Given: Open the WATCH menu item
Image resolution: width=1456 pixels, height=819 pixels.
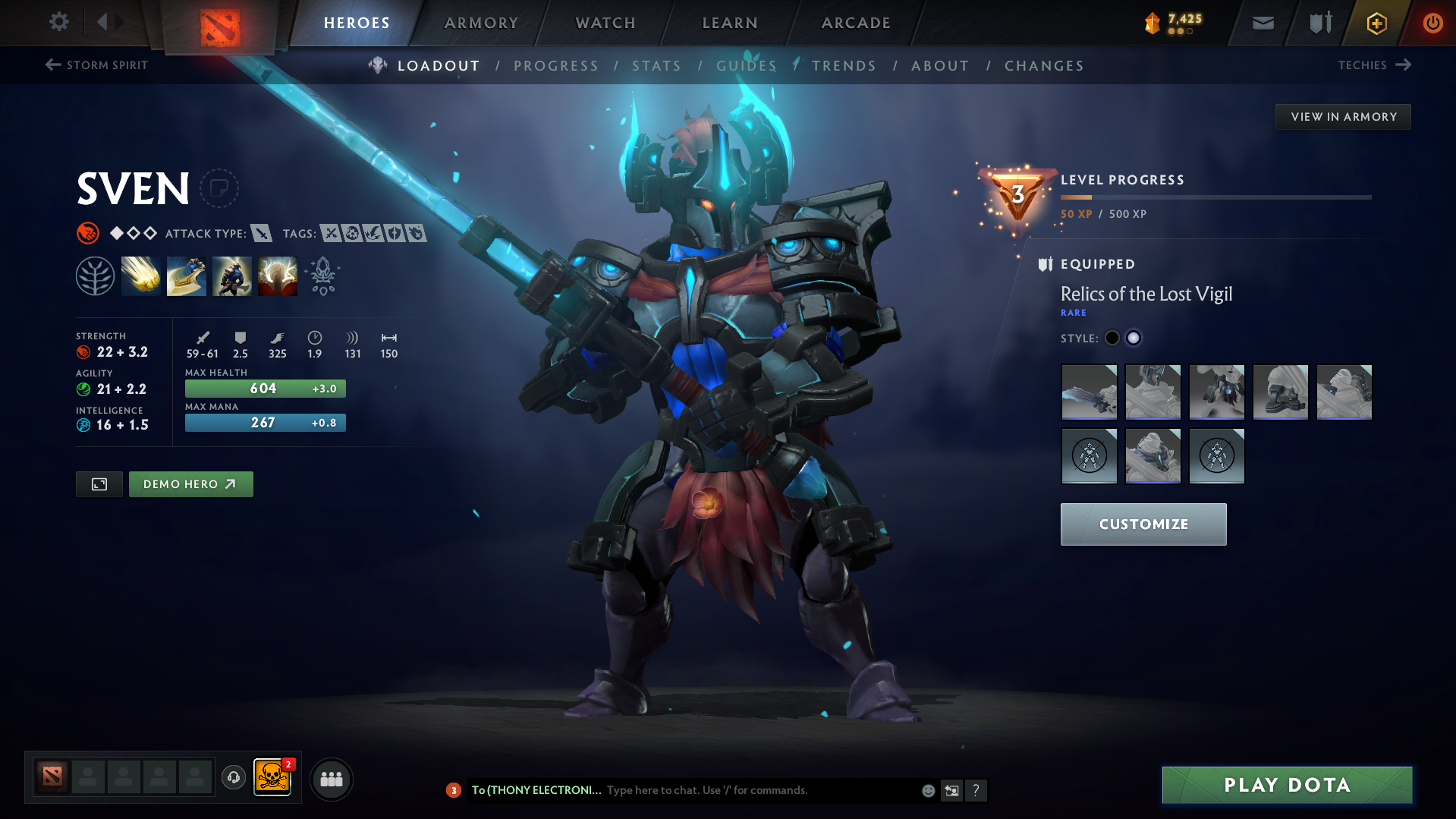Looking at the screenshot, I should pyautogui.click(x=605, y=23).
